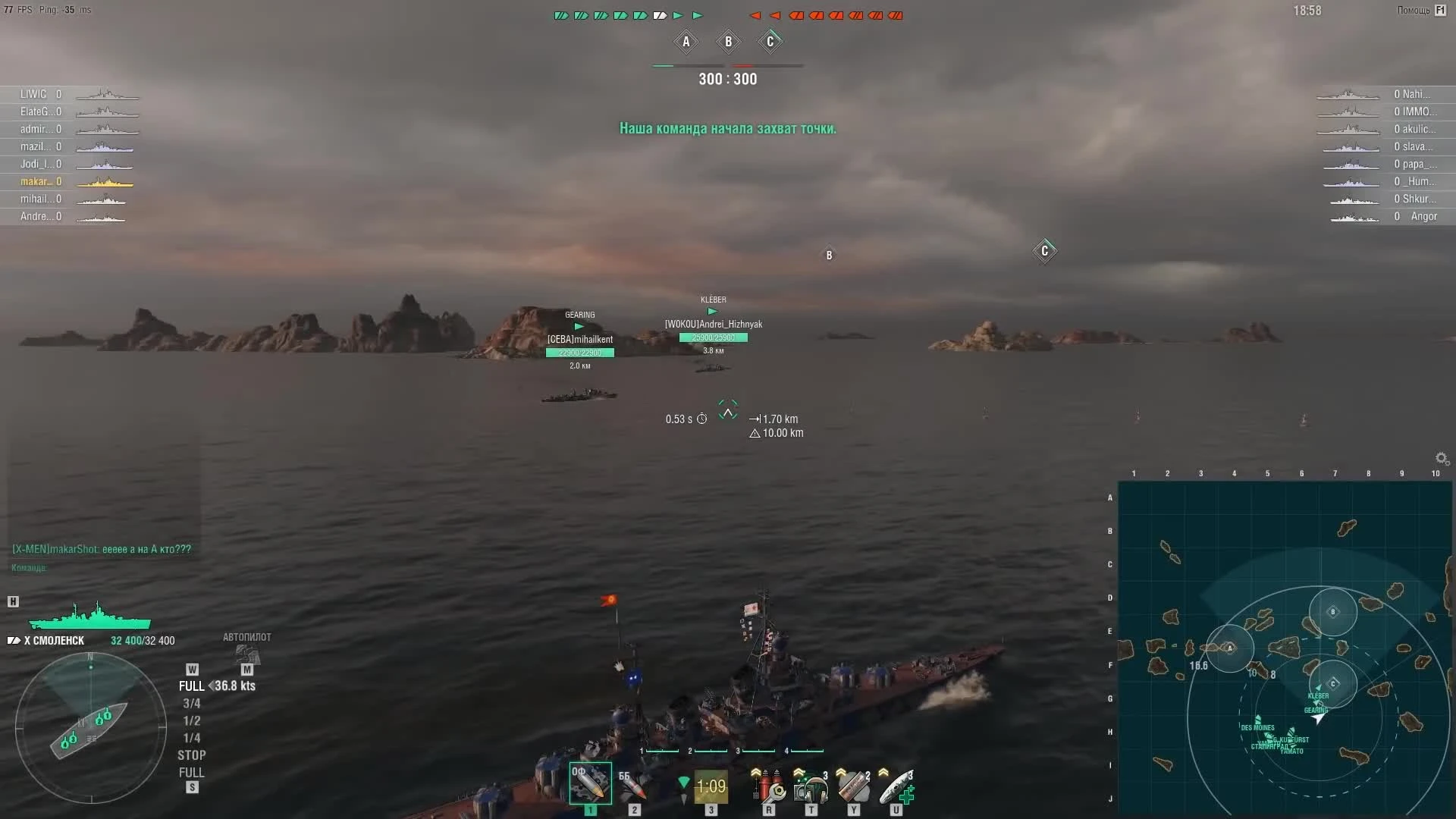Click the KLÉBER Andrei_Hizhnyak nameplate

click(x=713, y=324)
